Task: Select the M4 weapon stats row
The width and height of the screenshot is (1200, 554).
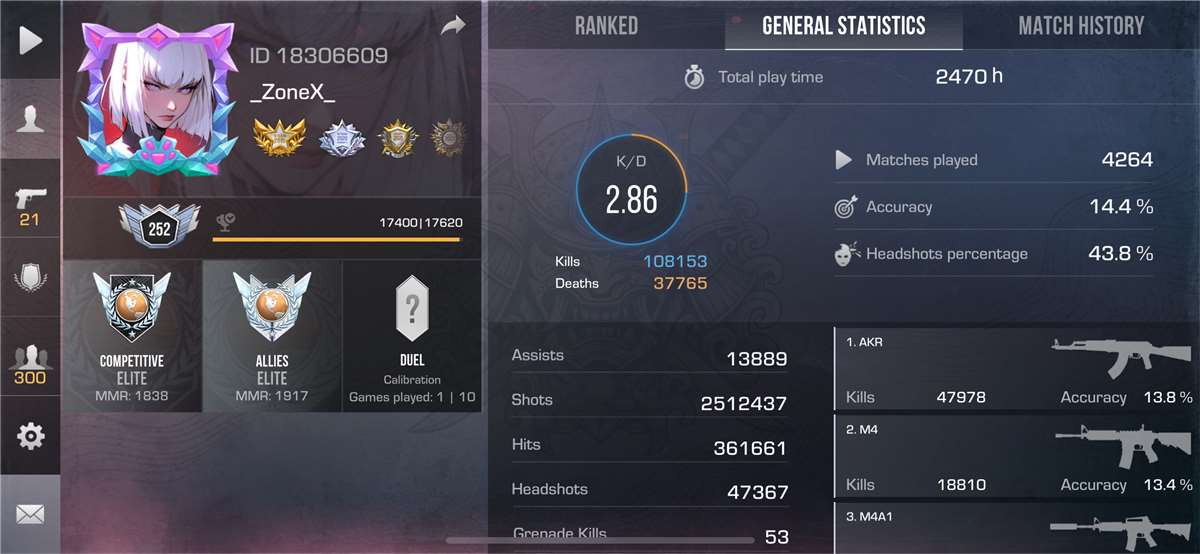Action: point(1016,458)
